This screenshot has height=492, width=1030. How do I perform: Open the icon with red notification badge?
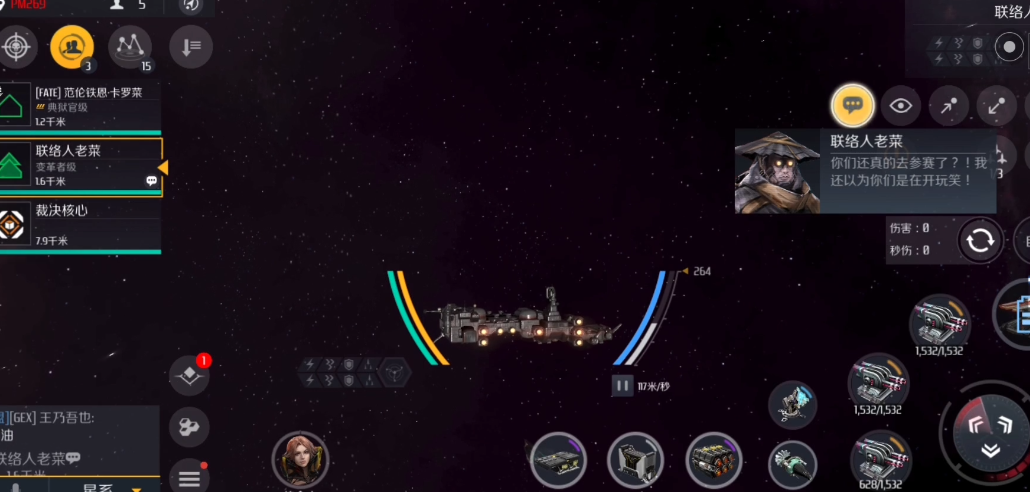(189, 376)
